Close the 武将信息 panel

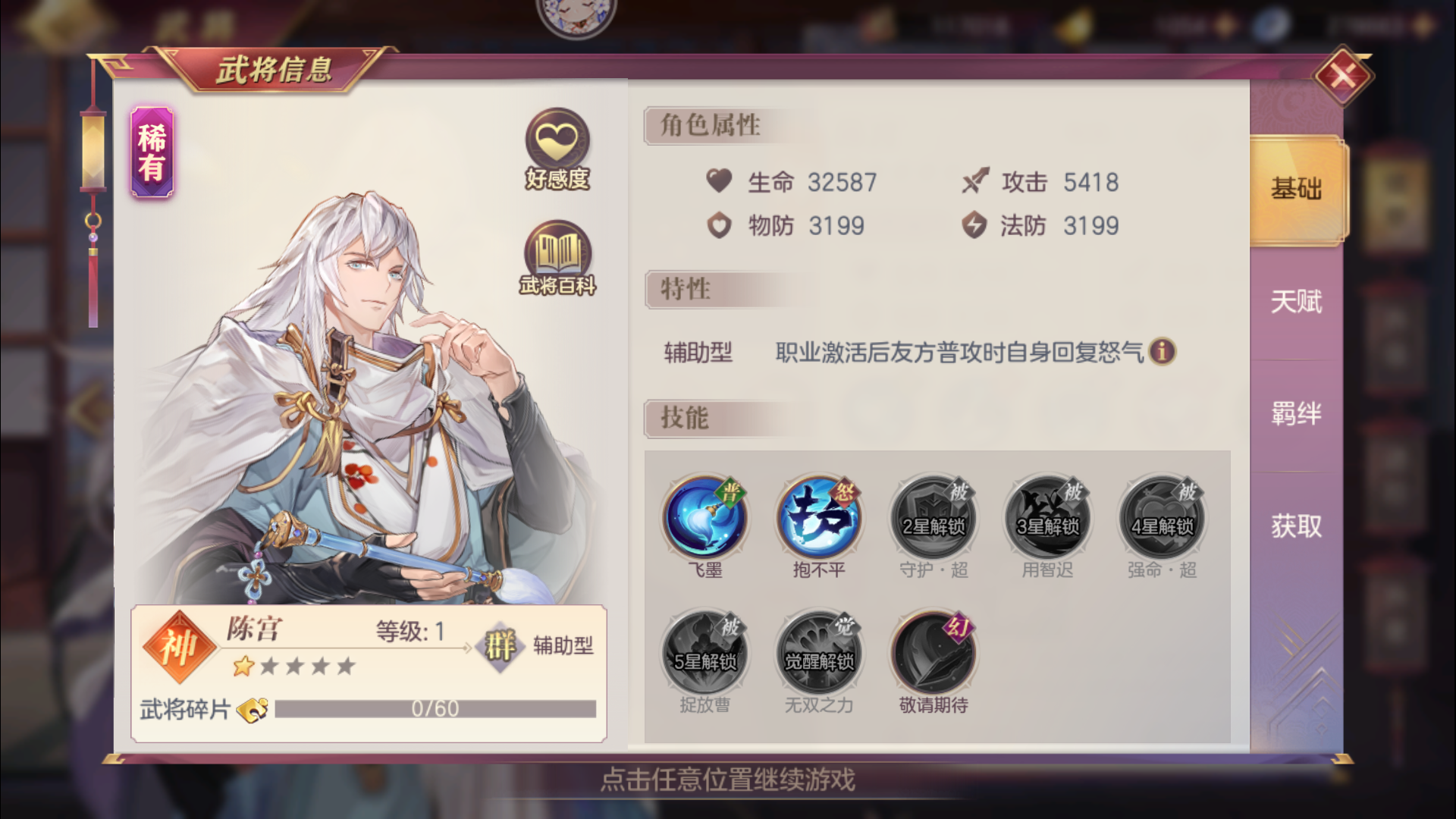(x=1344, y=75)
